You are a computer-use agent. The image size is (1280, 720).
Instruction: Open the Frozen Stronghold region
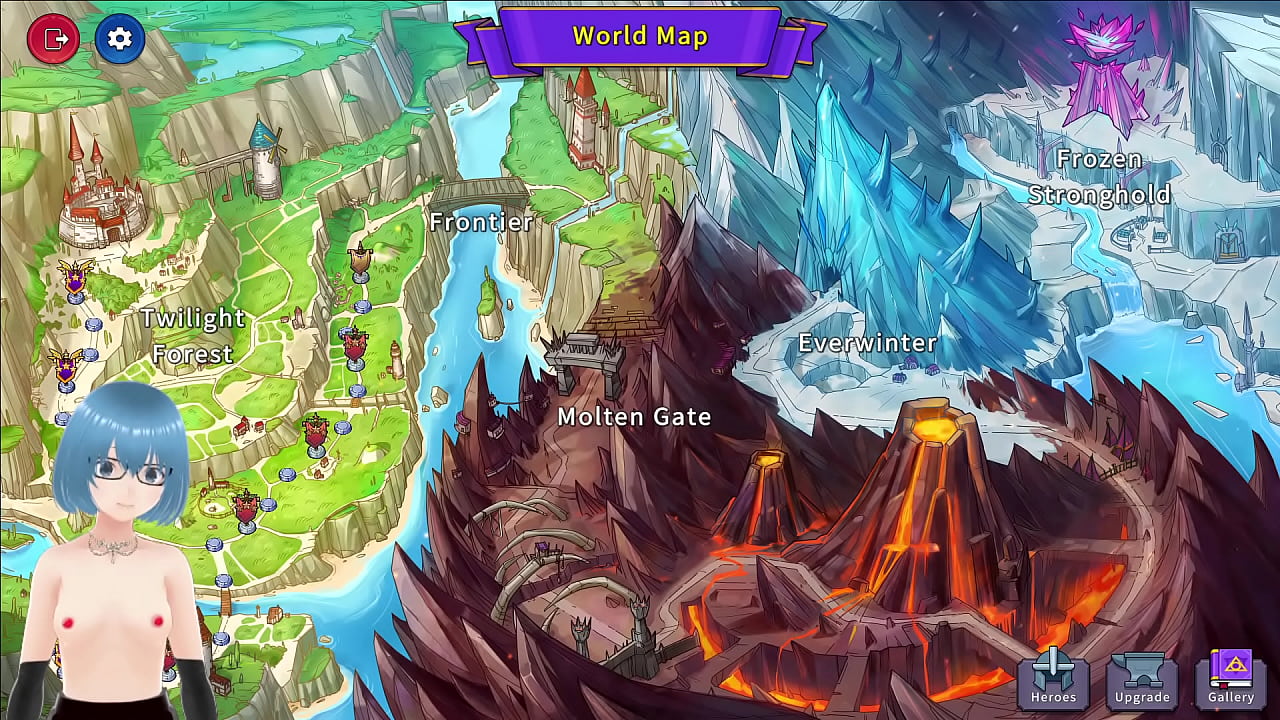(1099, 177)
